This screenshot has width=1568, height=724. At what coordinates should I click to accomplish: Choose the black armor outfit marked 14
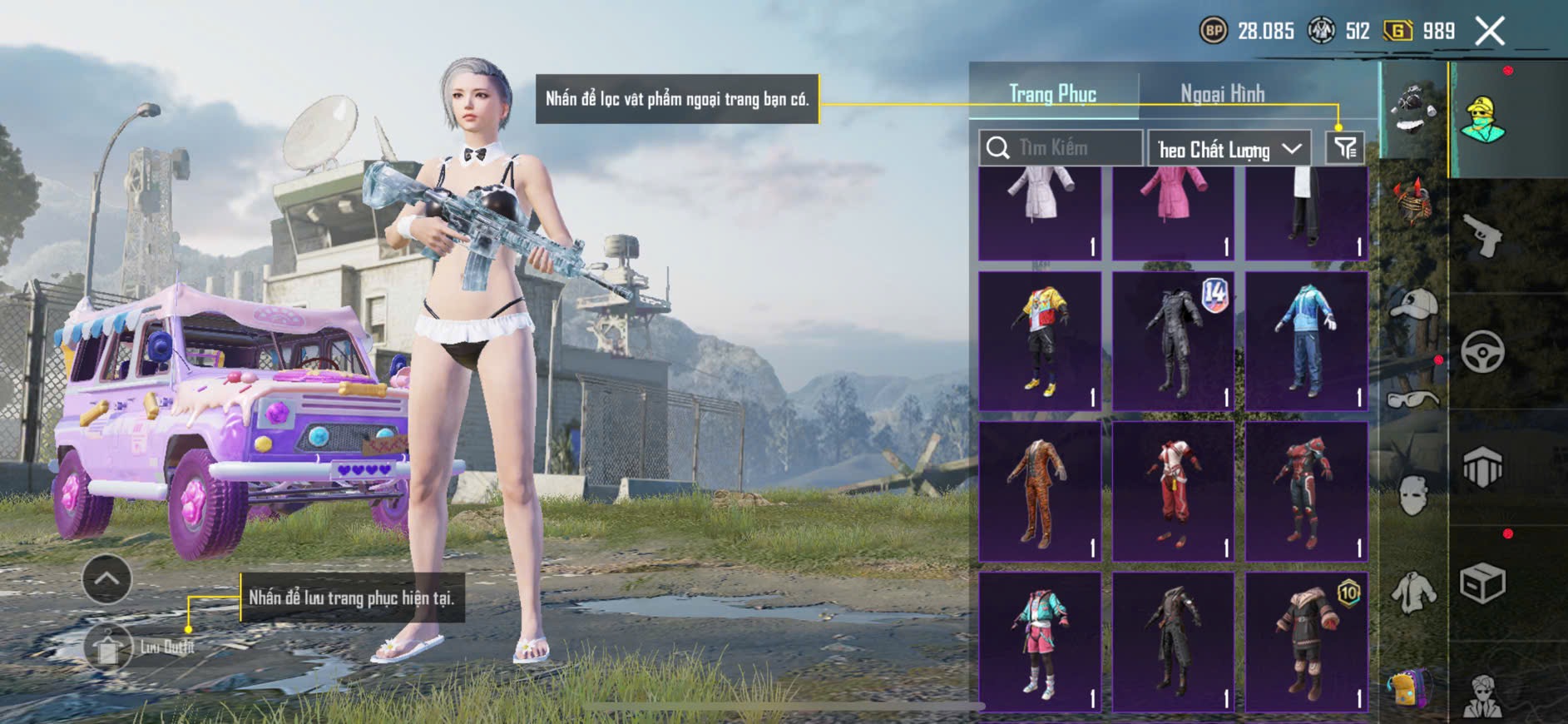(1173, 341)
